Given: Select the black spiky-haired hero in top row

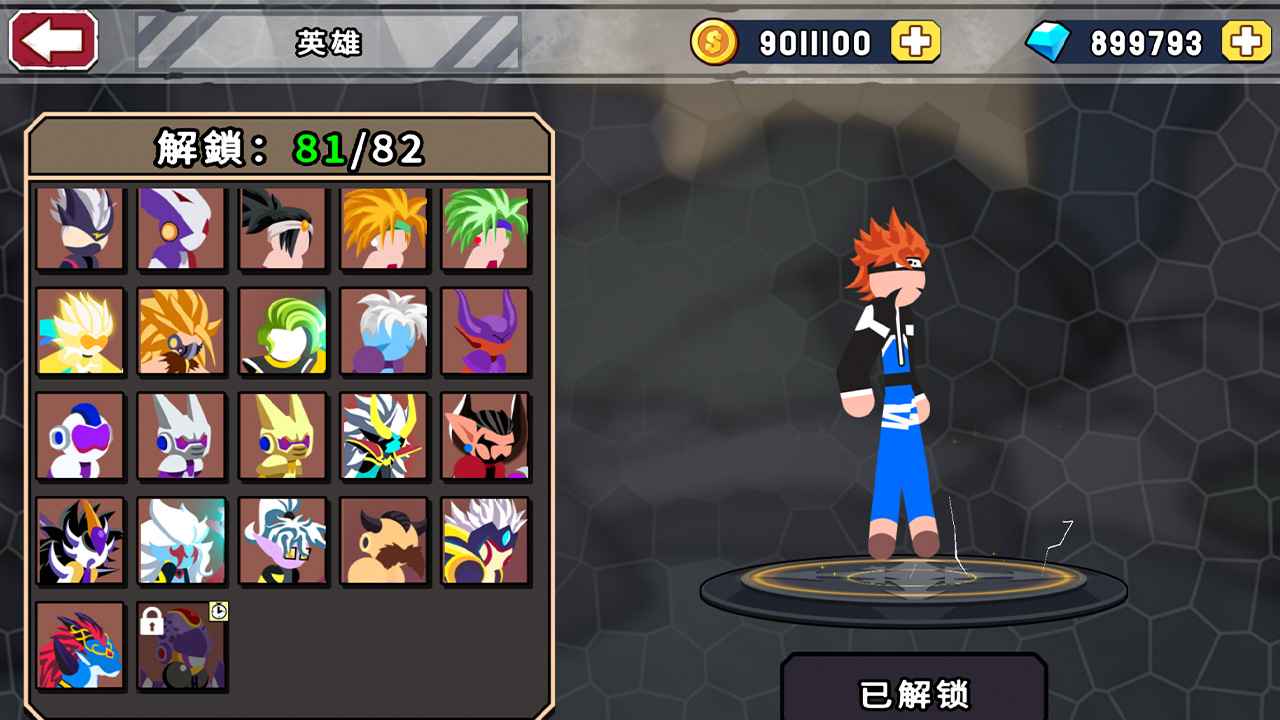Looking at the screenshot, I should pyautogui.click(x=281, y=227).
